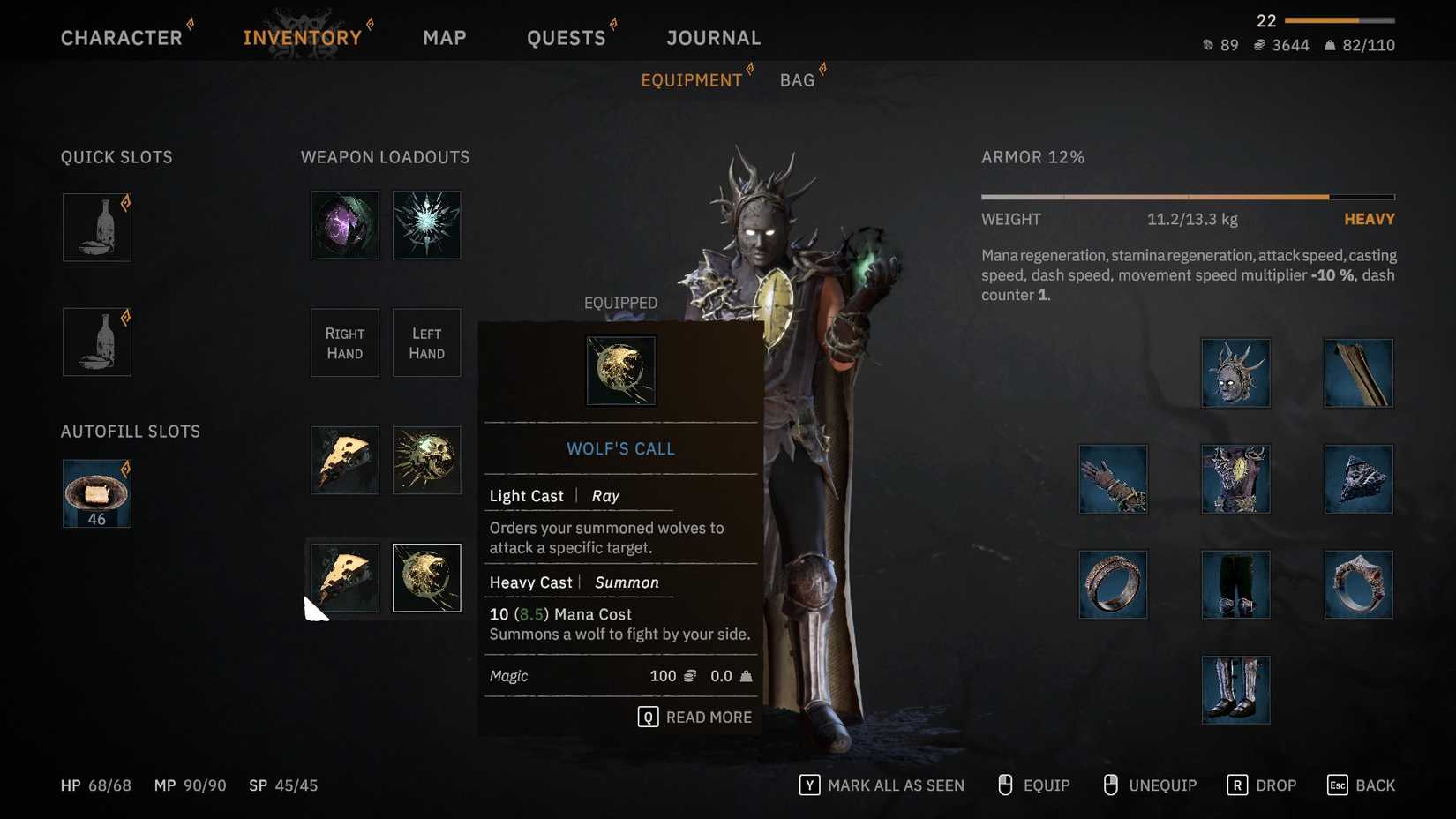
Task: Go back with the Back button
Action: point(1362,785)
